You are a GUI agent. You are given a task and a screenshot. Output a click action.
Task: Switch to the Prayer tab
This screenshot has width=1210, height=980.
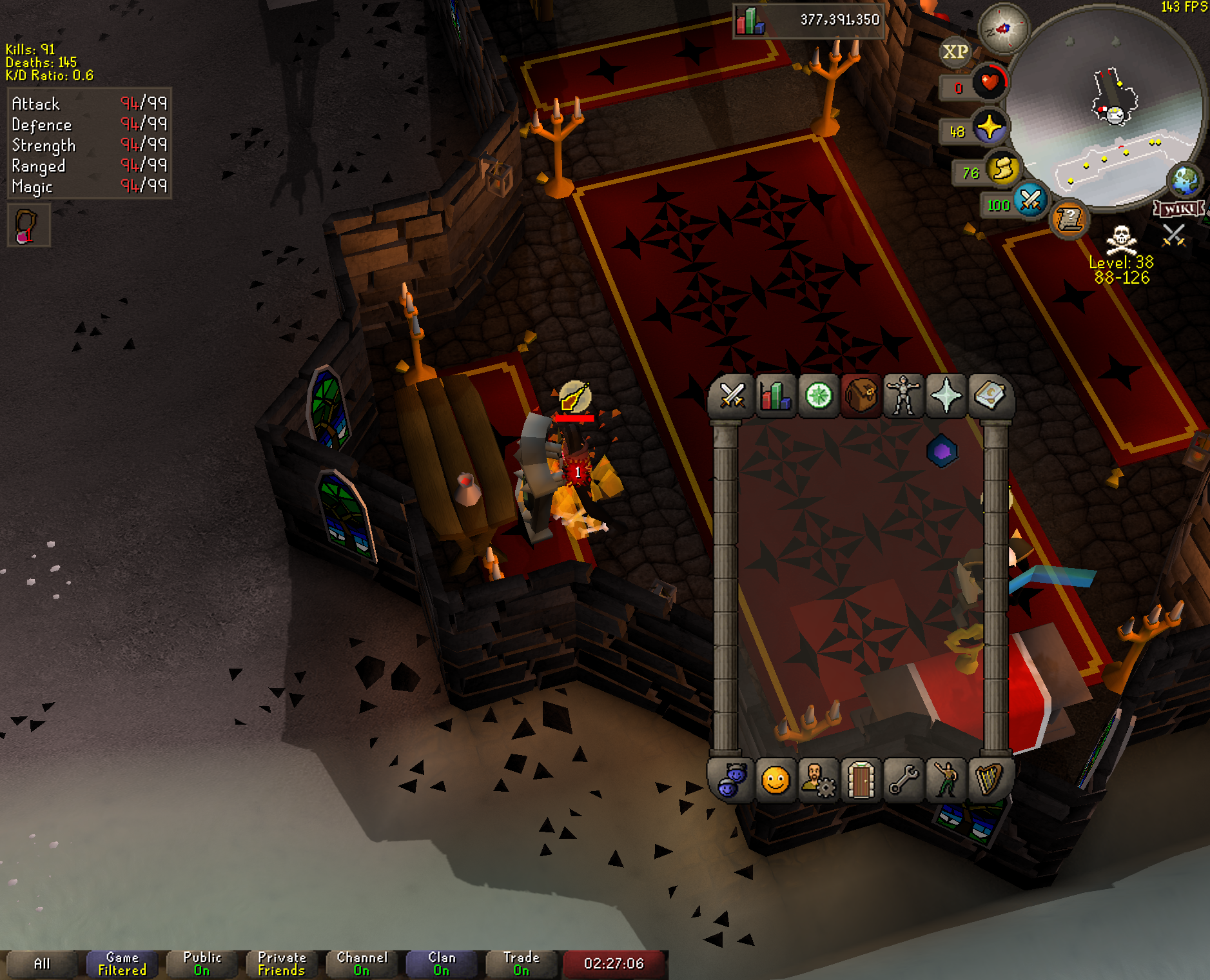coord(946,396)
